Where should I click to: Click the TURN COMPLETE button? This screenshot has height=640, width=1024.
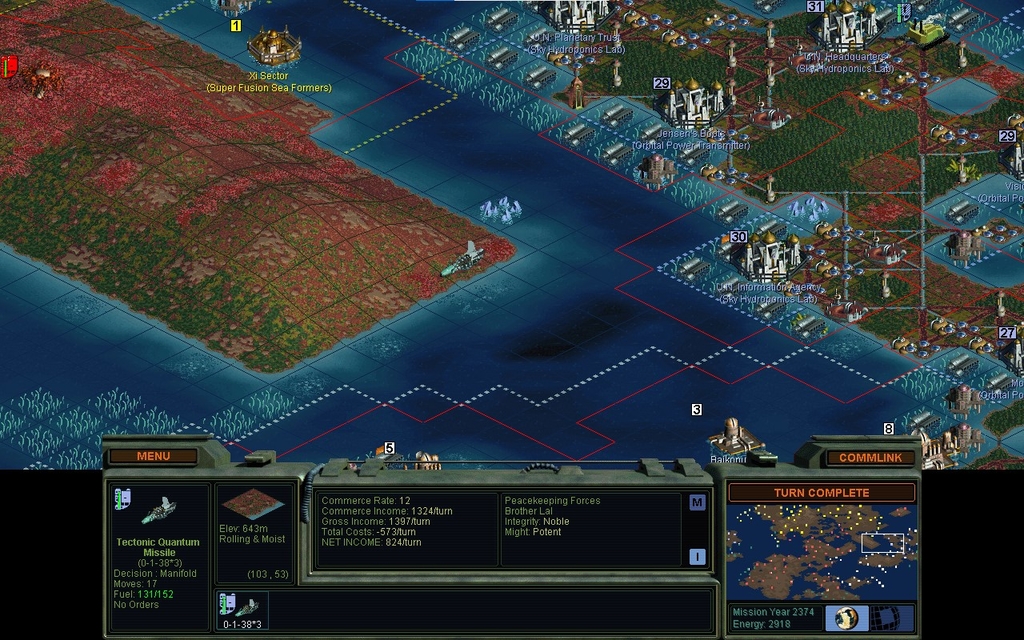pyautogui.click(x=821, y=493)
